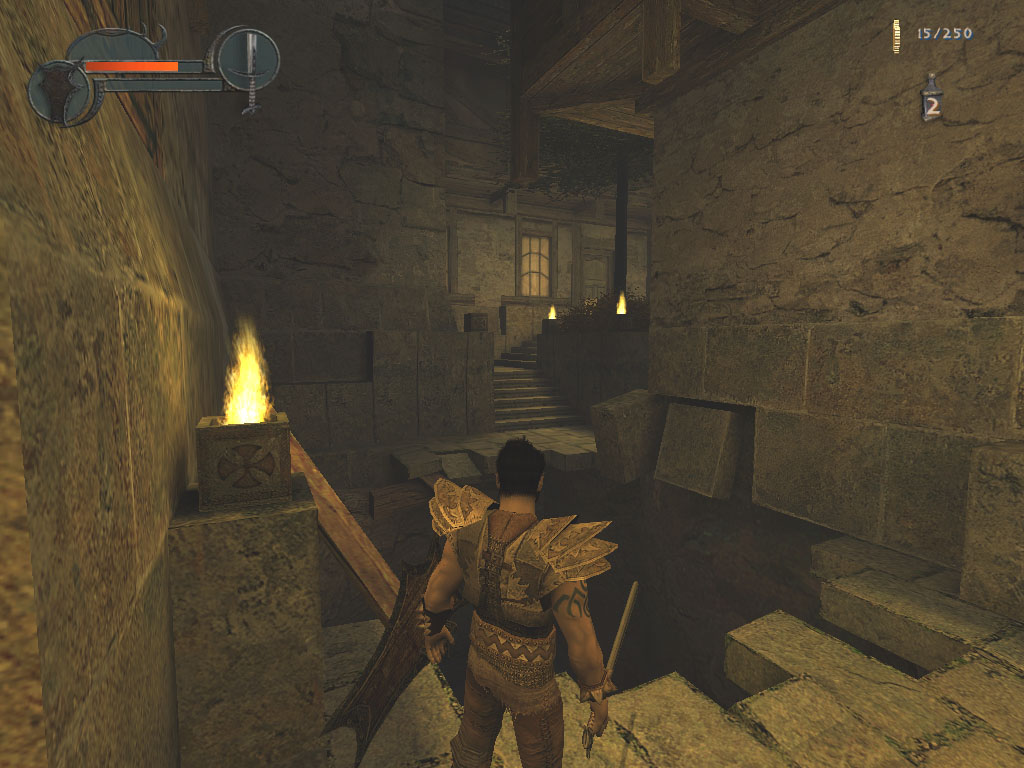Select the gold coin stack icon

pos(897,35)
